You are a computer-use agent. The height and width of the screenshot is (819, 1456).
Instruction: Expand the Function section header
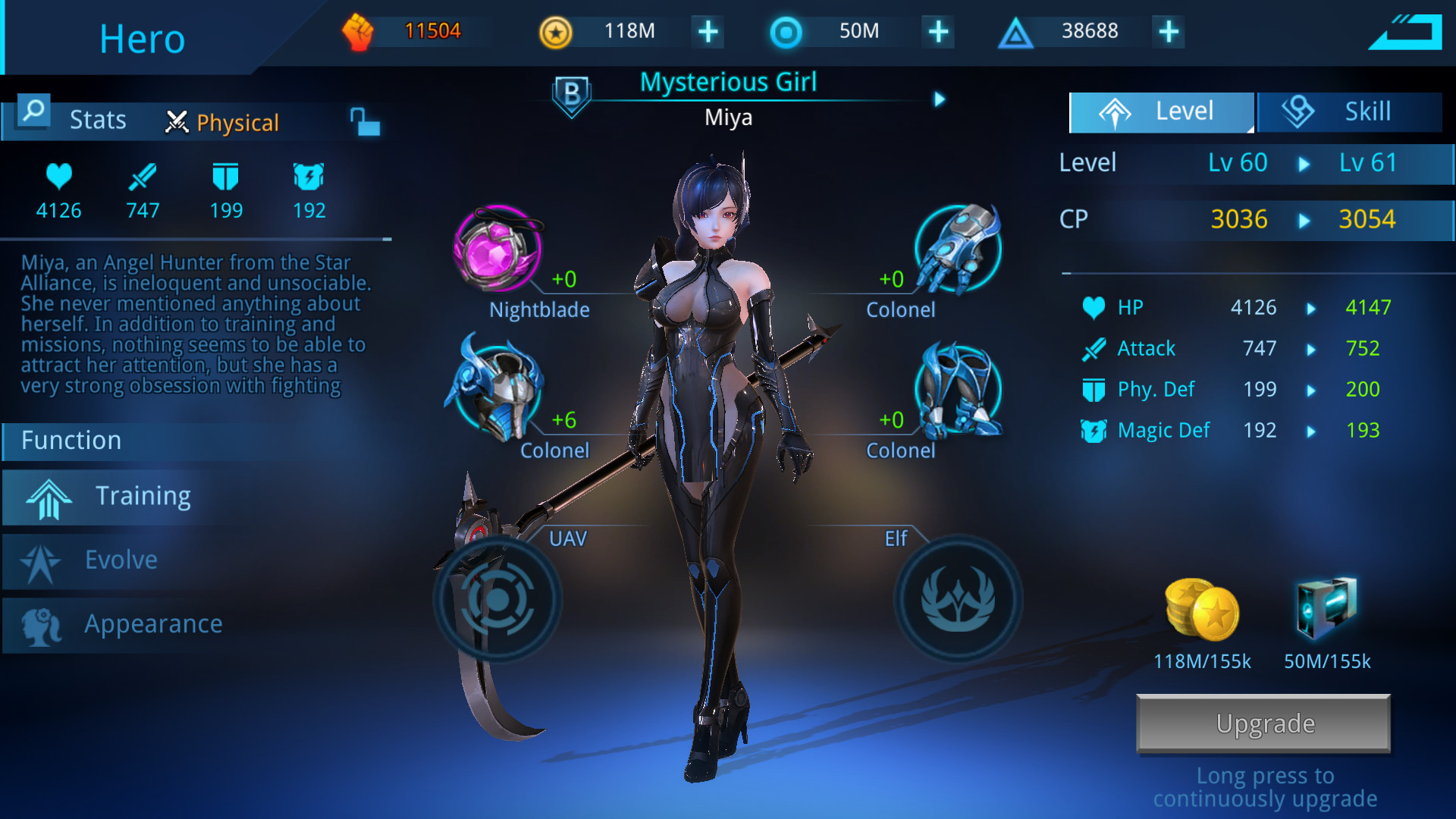70,441
